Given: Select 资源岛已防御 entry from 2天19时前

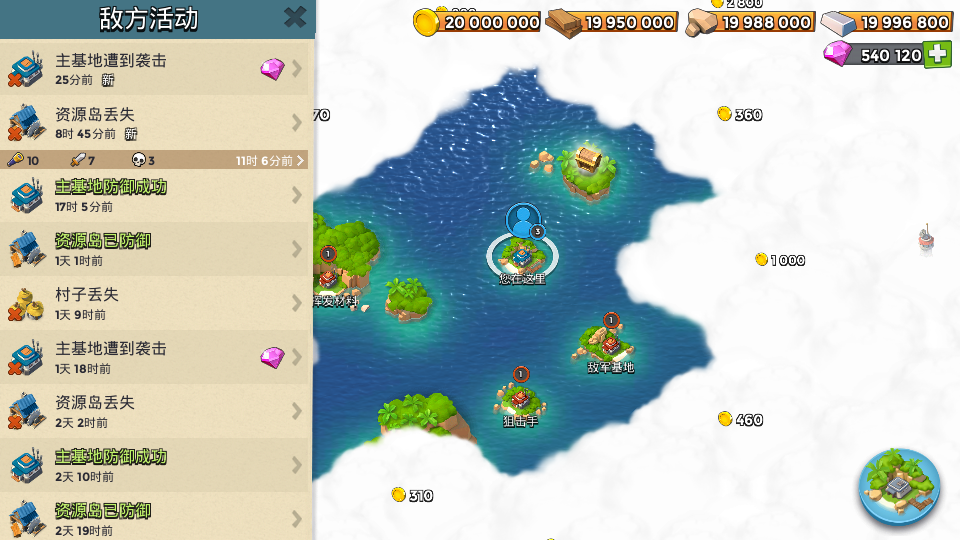Looking at the screenshot, I should point(155,517).
